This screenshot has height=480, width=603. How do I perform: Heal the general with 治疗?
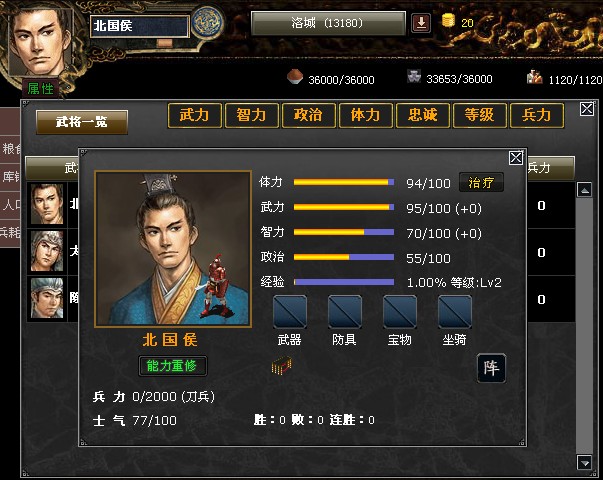tap(481, 183)
